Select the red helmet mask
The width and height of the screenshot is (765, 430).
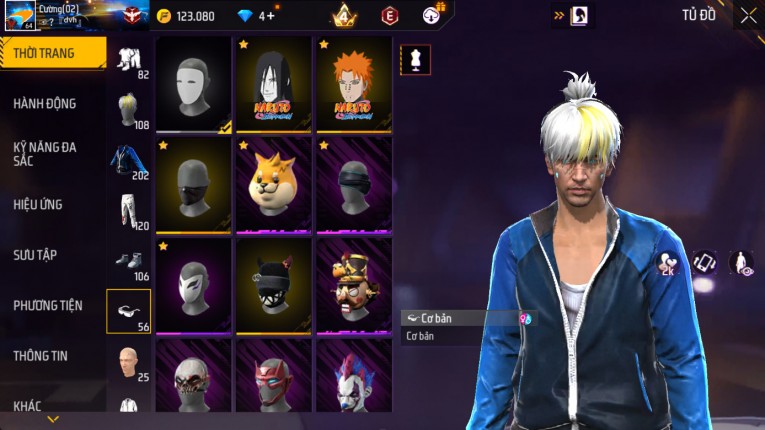(x=273, y=384)
